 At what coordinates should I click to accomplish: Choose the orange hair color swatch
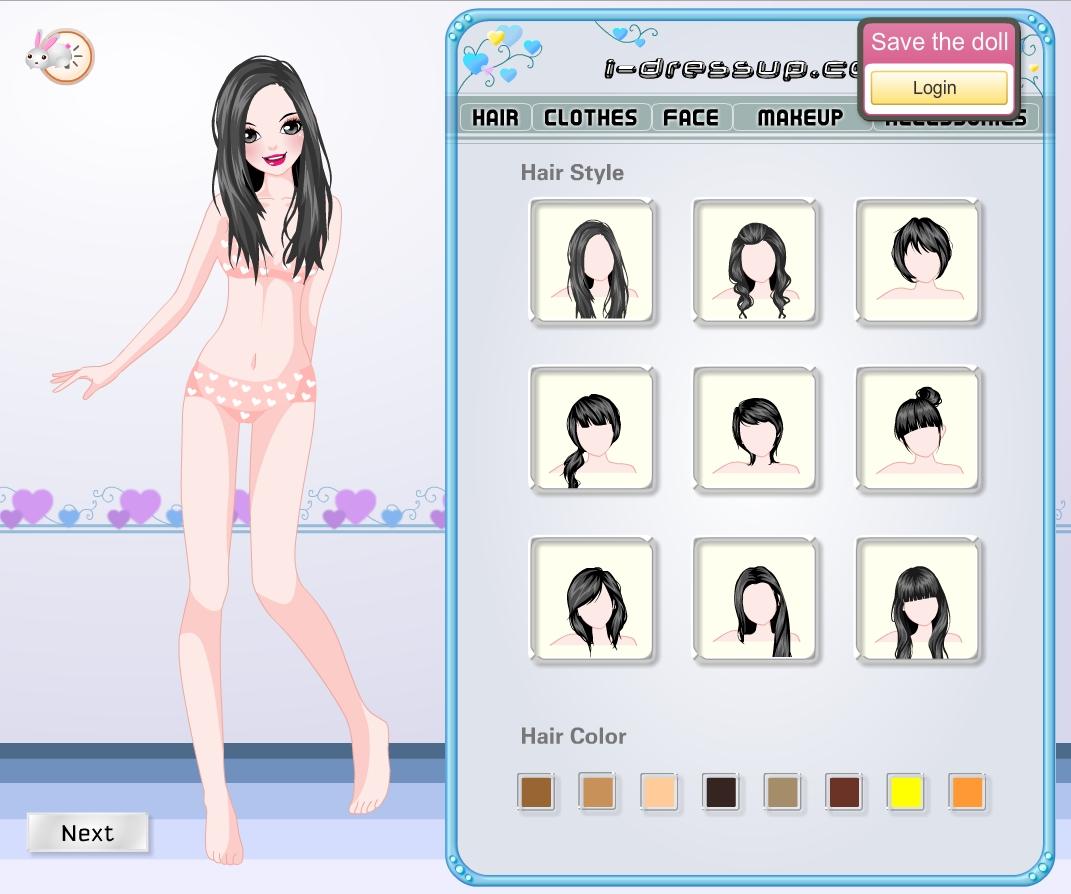coord(967,792)
